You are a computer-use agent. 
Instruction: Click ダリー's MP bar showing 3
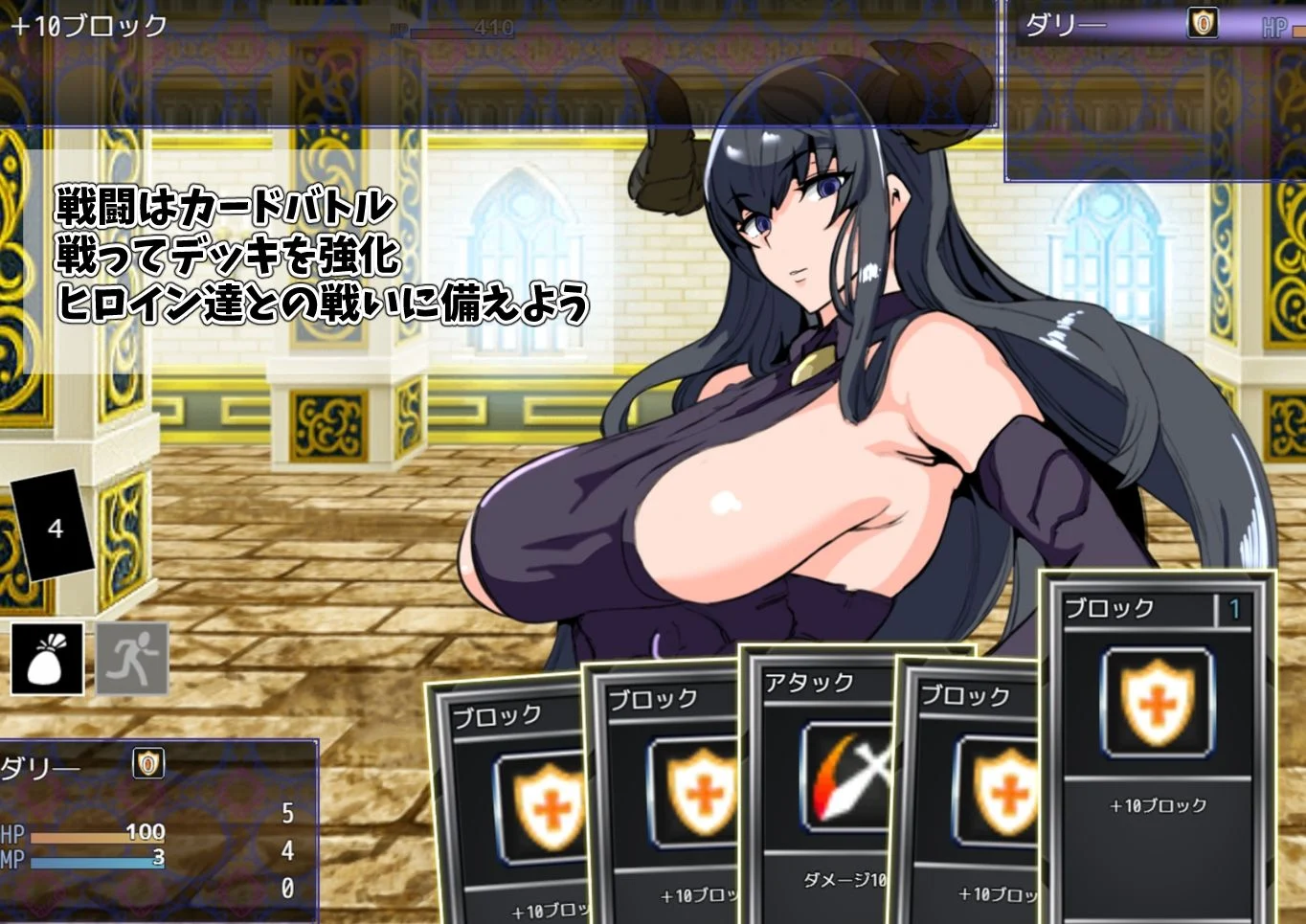pos(96,858)
